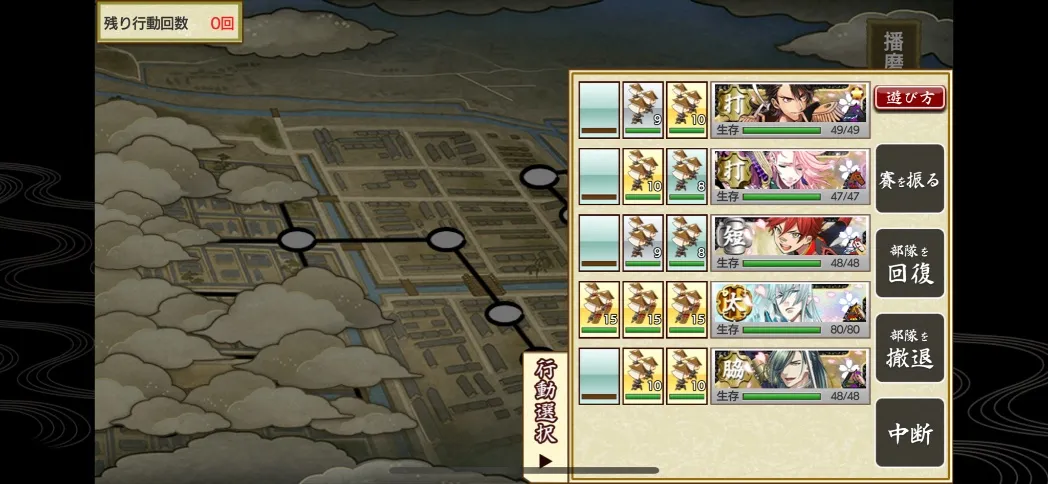Viewport: 1048px width, 484px height.
Task: Roll the dice with 賽を振る
Action: click(x=909, y=179)
